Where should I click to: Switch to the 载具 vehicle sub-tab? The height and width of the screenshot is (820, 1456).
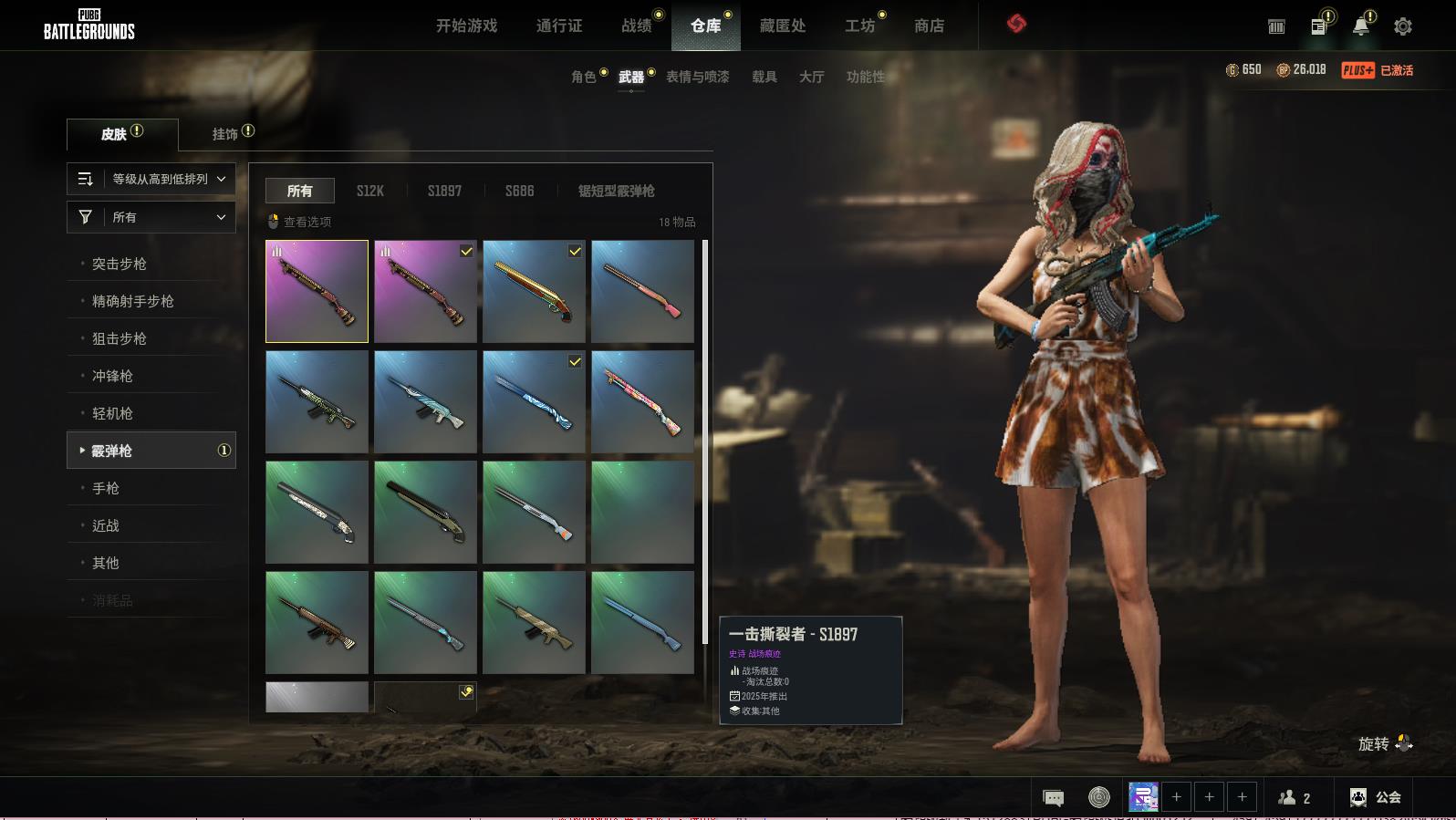click(764, 77)
